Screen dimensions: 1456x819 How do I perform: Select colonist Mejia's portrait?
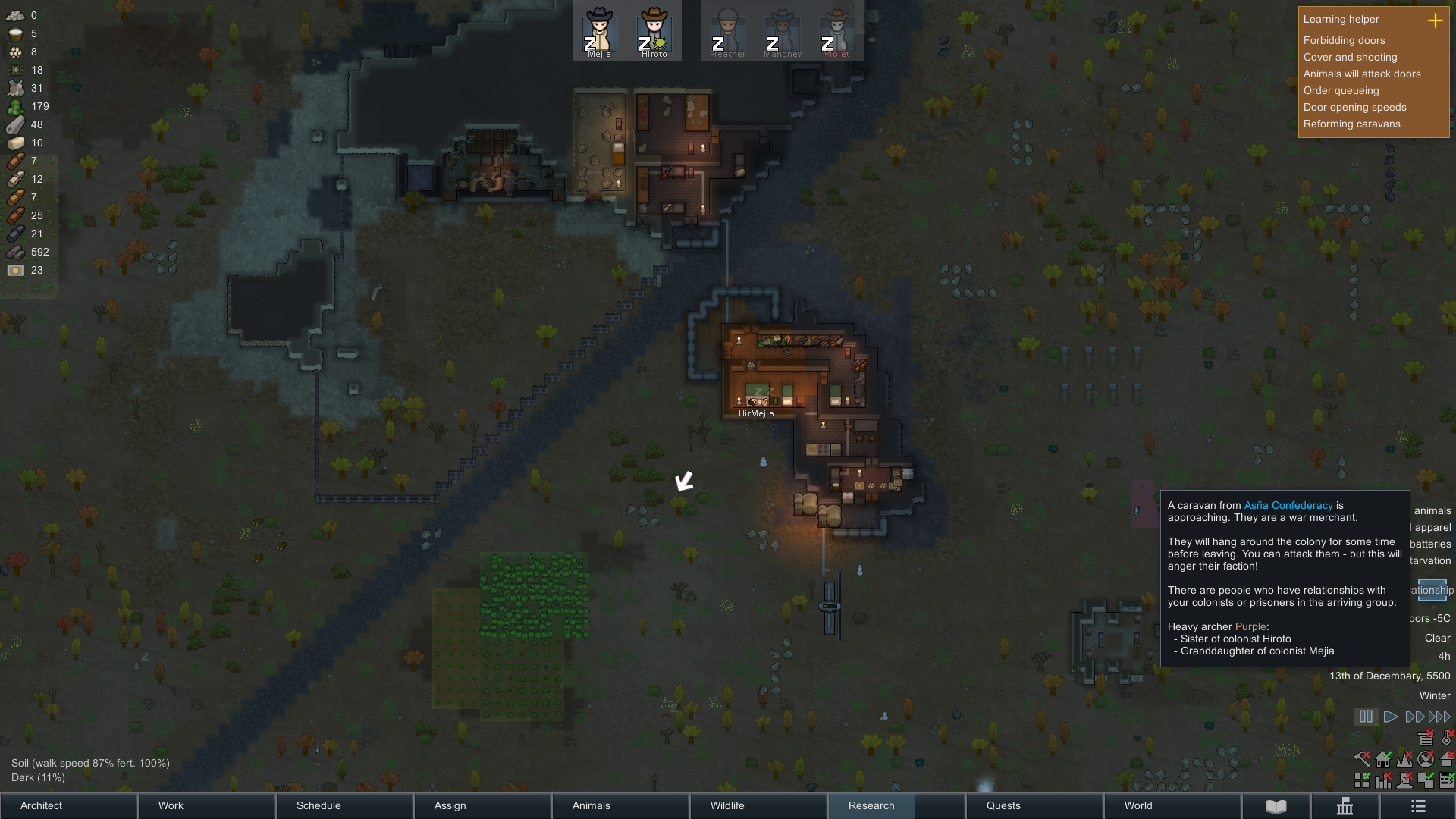(x=599, y=31)
